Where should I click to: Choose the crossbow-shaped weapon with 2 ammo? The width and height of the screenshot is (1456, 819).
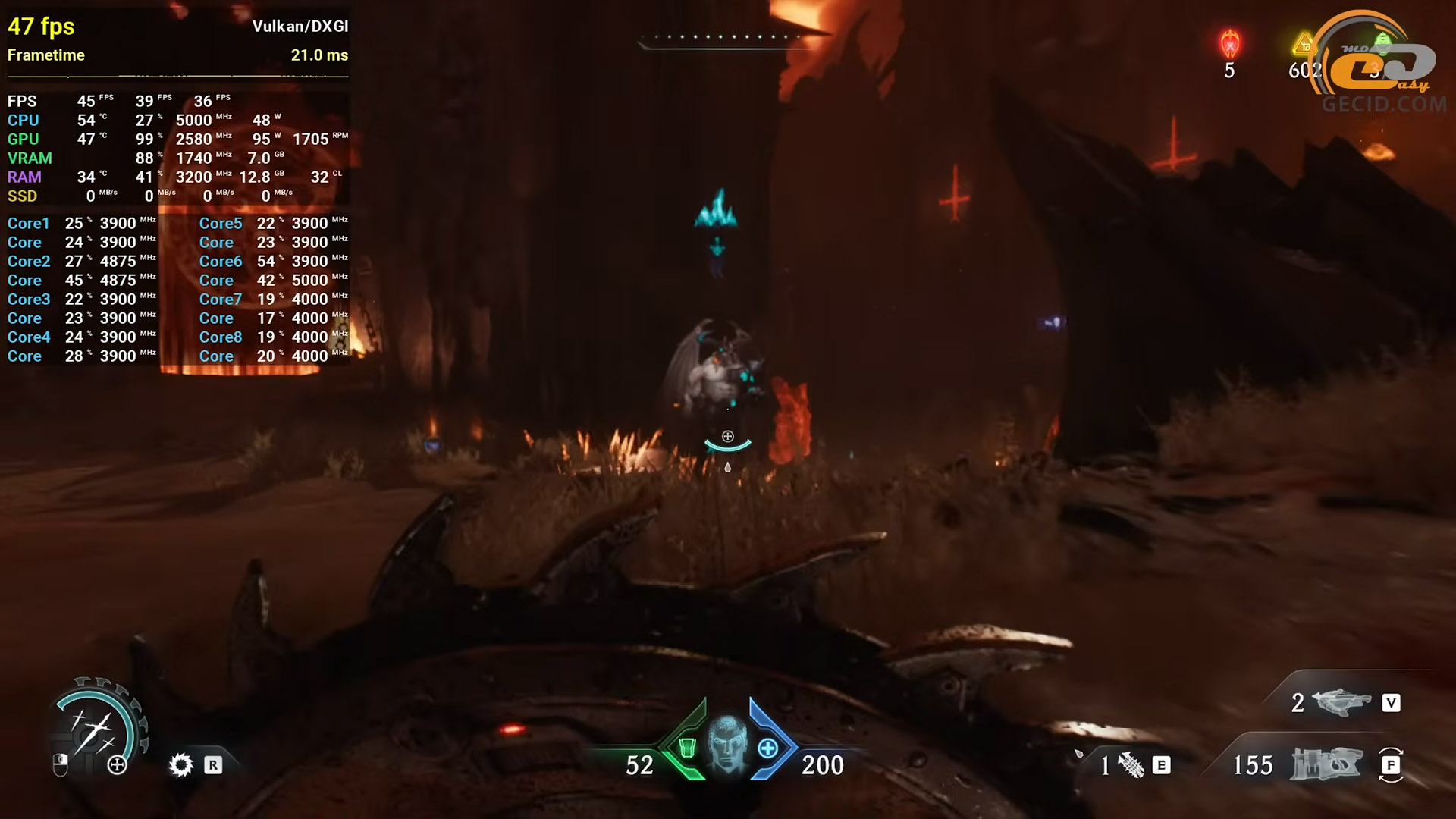tap(1341, 702)
